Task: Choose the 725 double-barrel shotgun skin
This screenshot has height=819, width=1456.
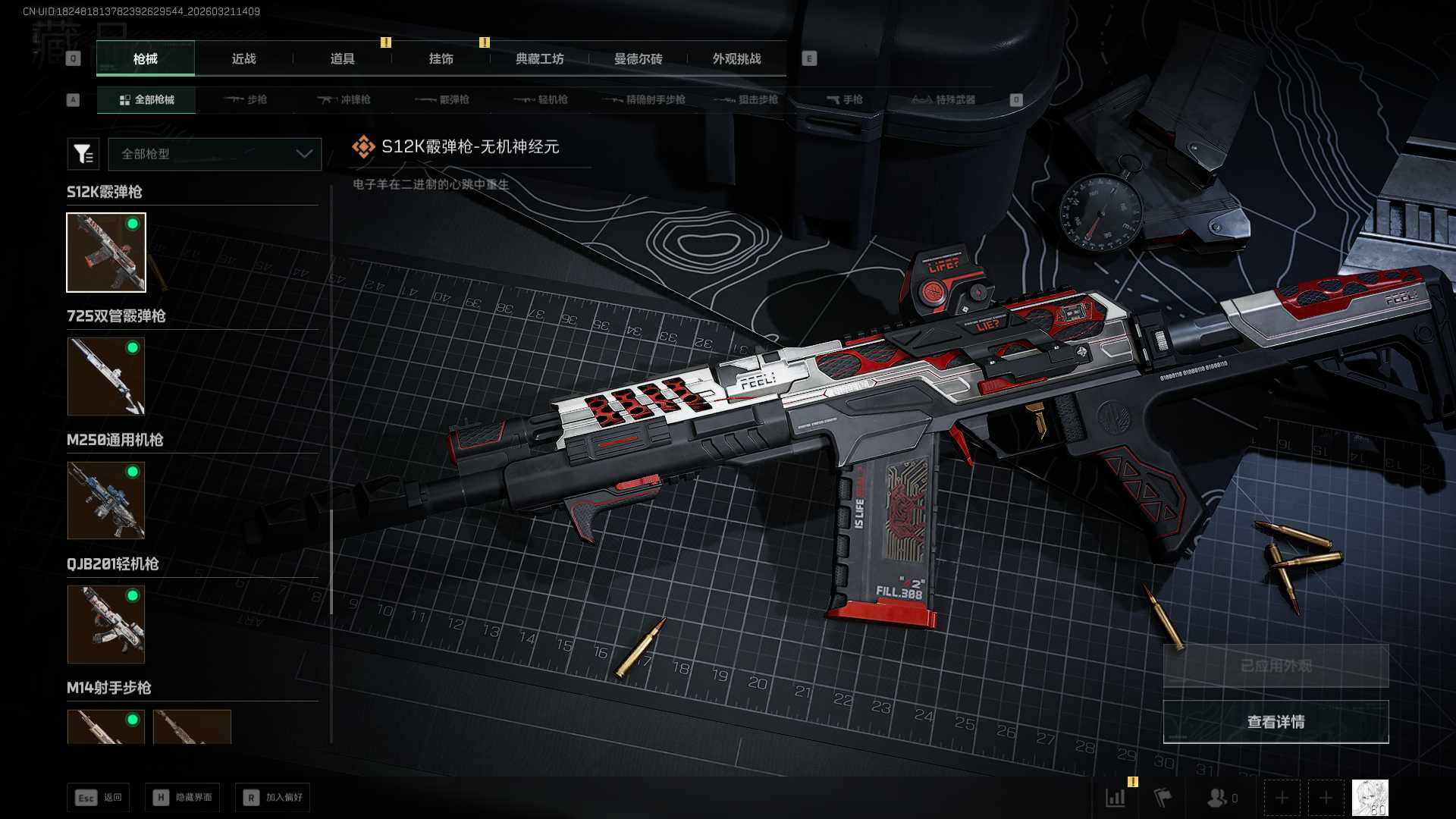Action: click(x=106, y=376)
